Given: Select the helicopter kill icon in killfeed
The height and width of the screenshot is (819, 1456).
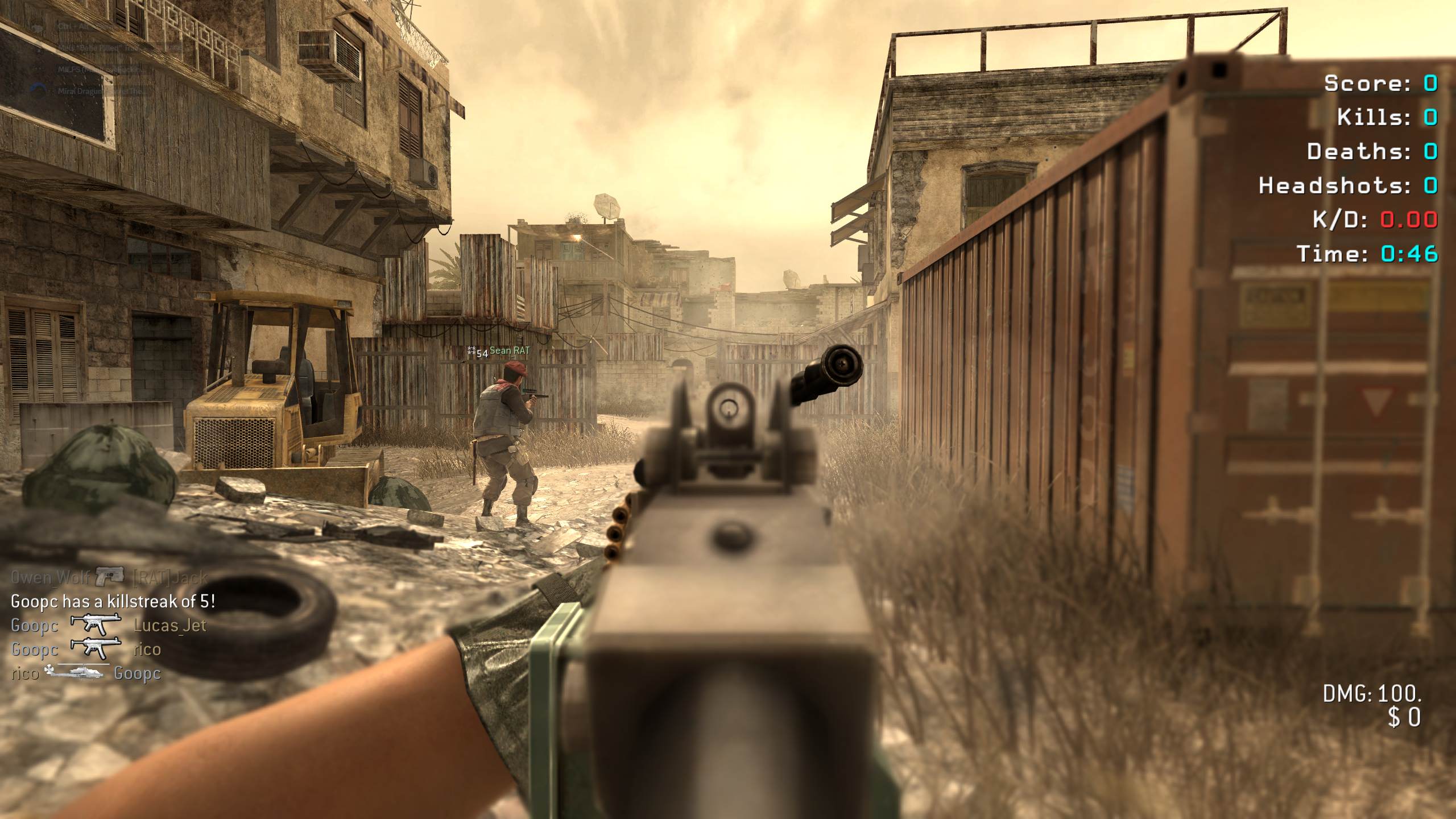Looking at the screenshot, I should pyautogui.click(x=76, y=672).
